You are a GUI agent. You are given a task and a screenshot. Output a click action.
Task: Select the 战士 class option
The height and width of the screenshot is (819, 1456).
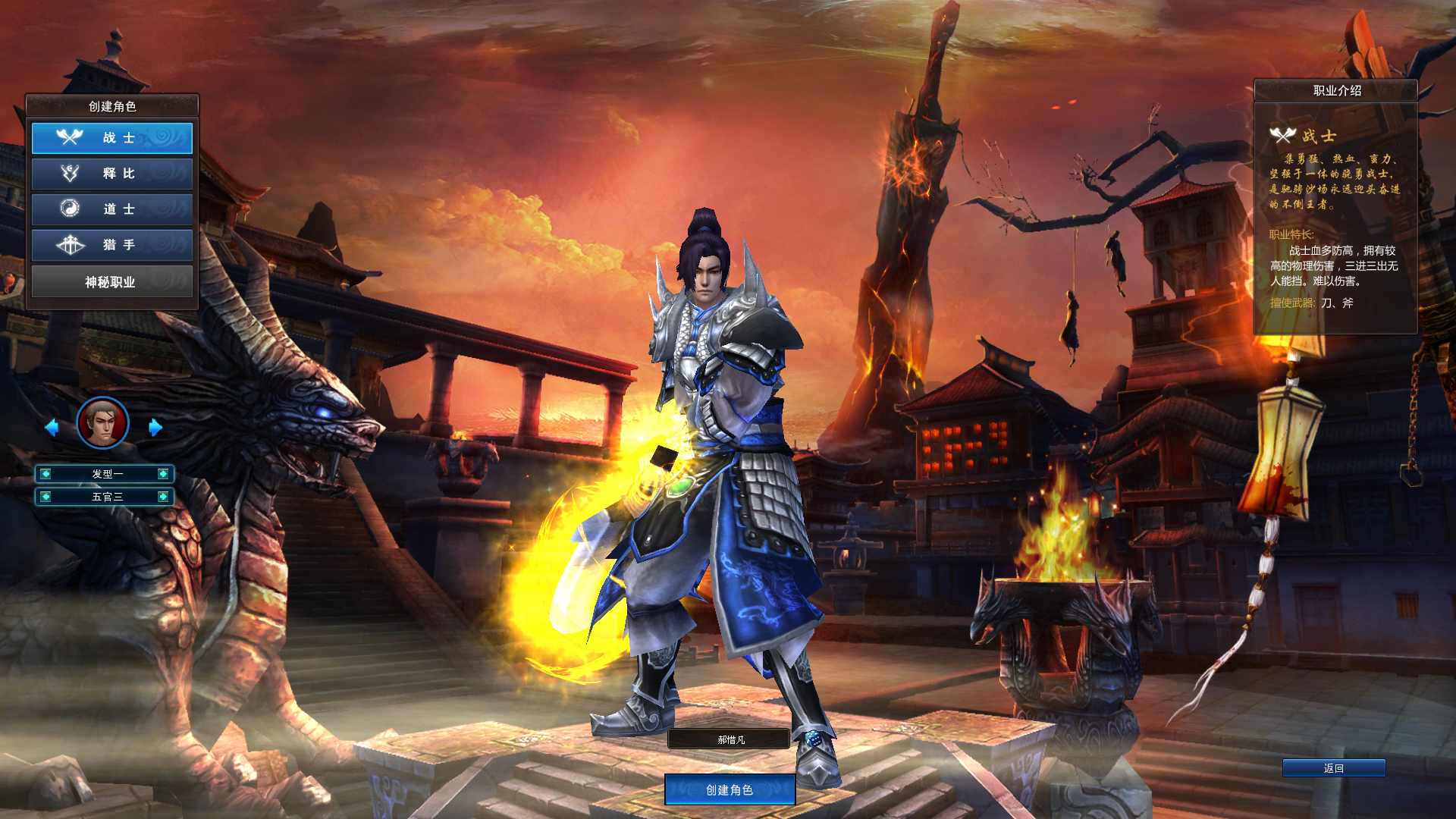click(112, 137)
